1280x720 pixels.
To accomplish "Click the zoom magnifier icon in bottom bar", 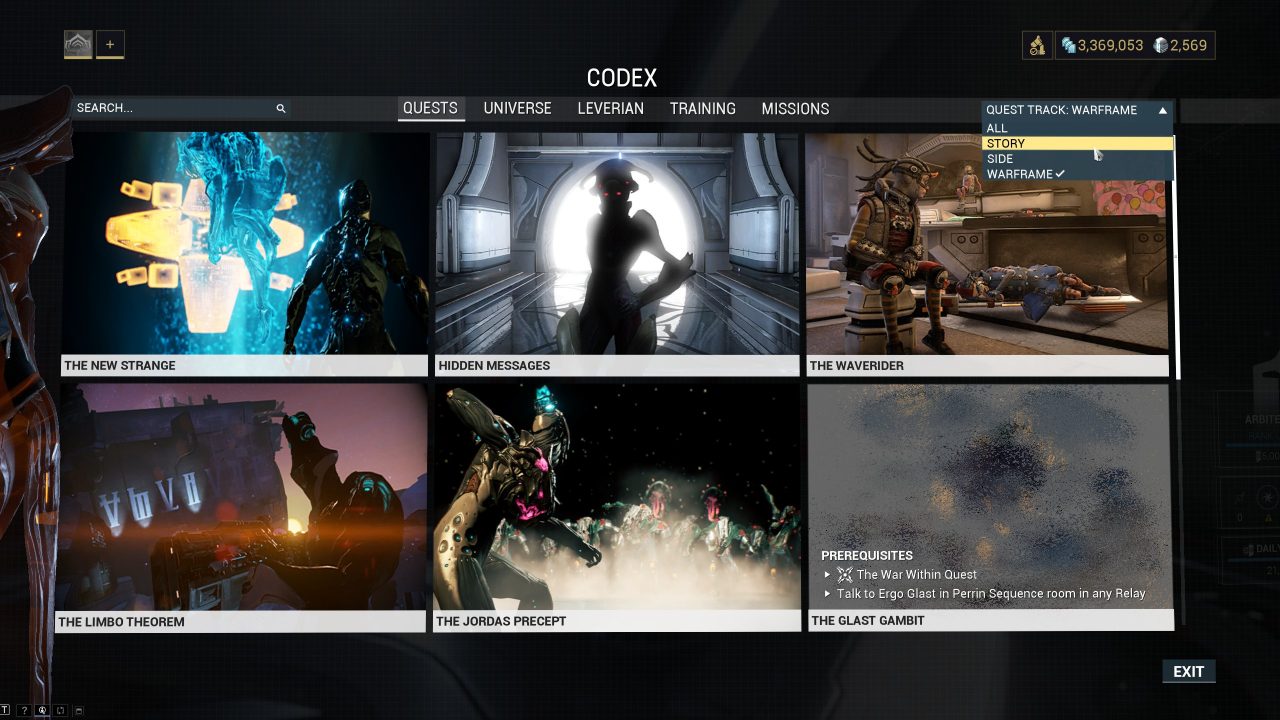I will (x=42, y=710).
